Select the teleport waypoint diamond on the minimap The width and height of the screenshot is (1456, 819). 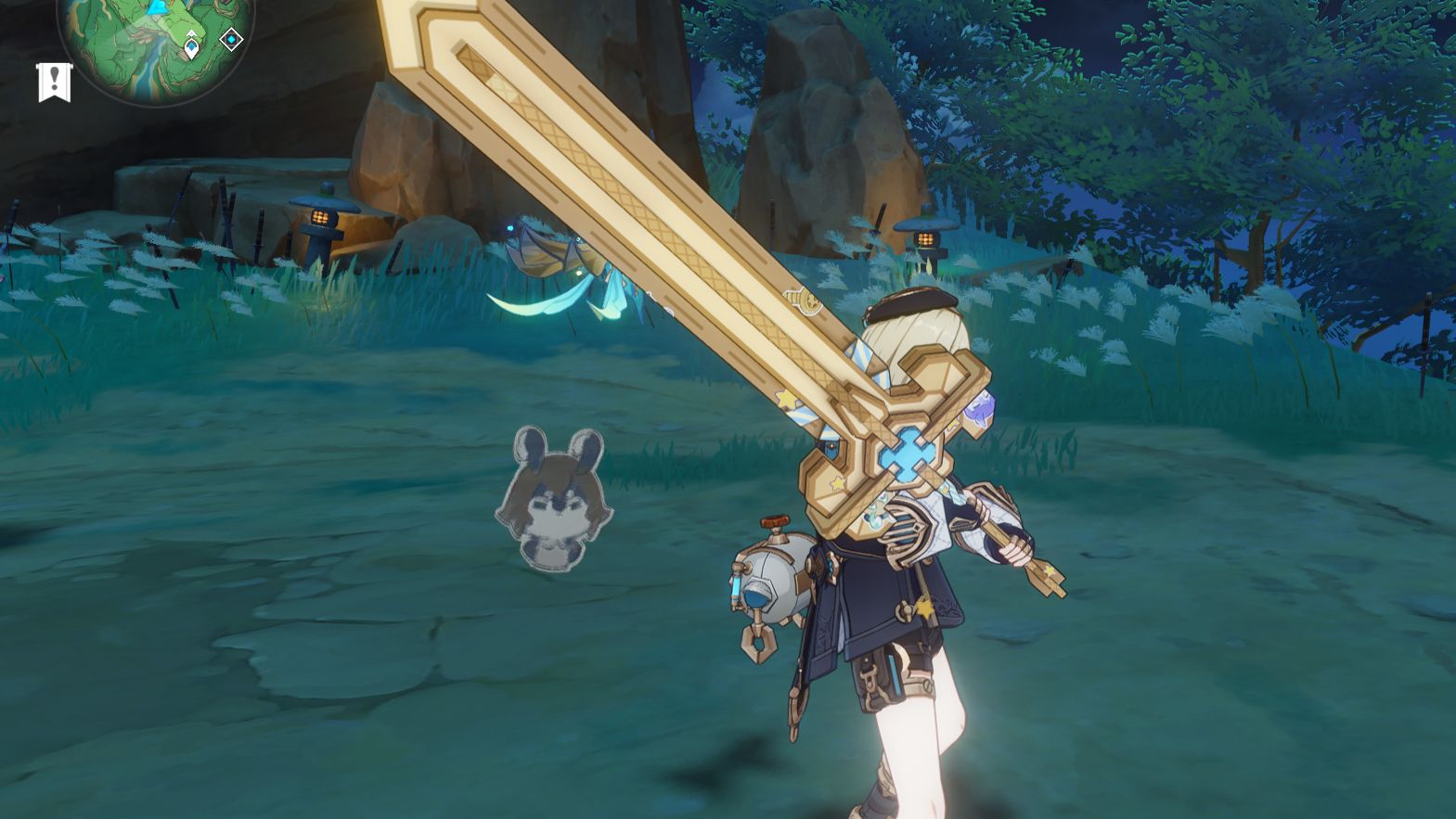[x=230, y=40]
